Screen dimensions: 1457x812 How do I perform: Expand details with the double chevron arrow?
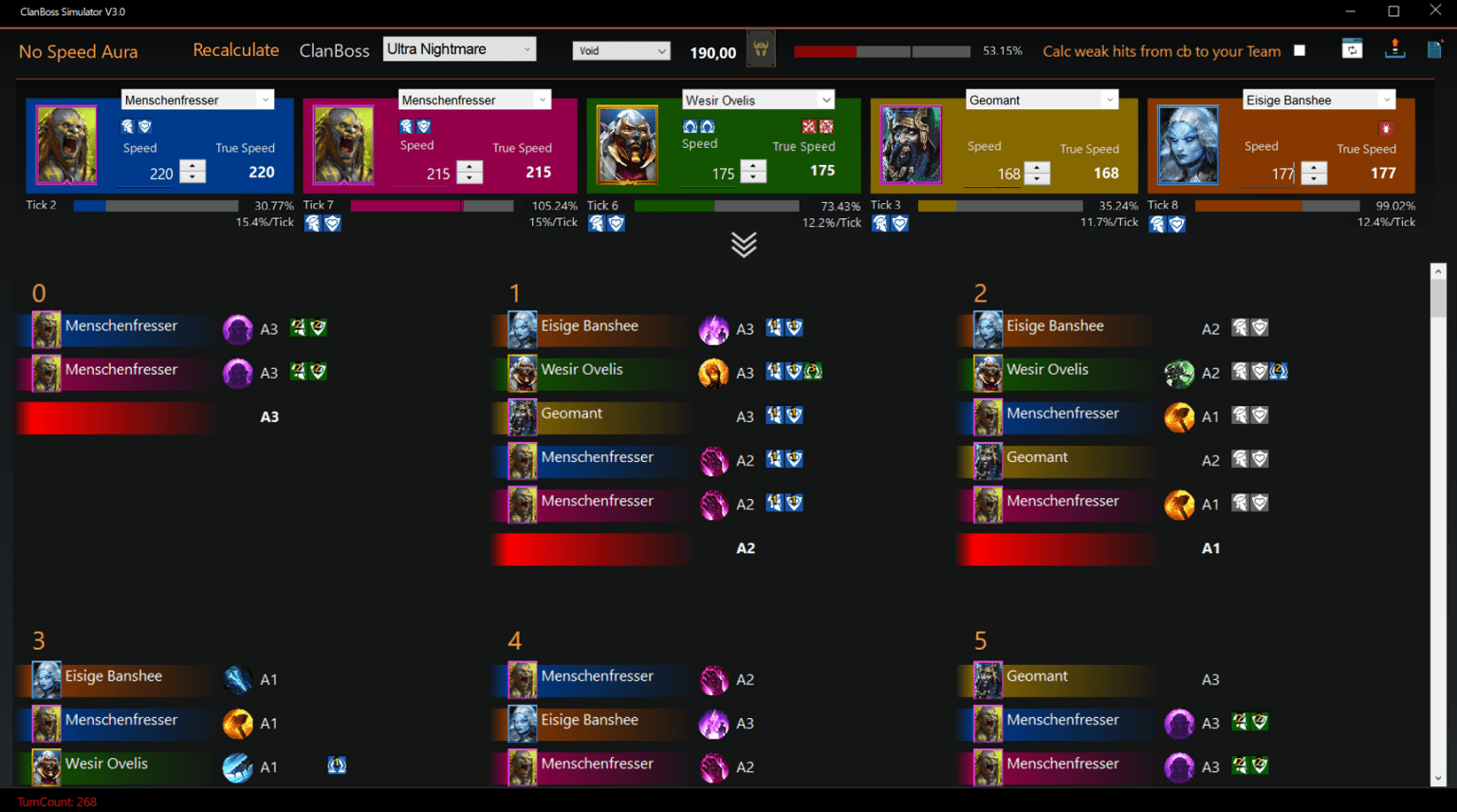pos(745,244)
